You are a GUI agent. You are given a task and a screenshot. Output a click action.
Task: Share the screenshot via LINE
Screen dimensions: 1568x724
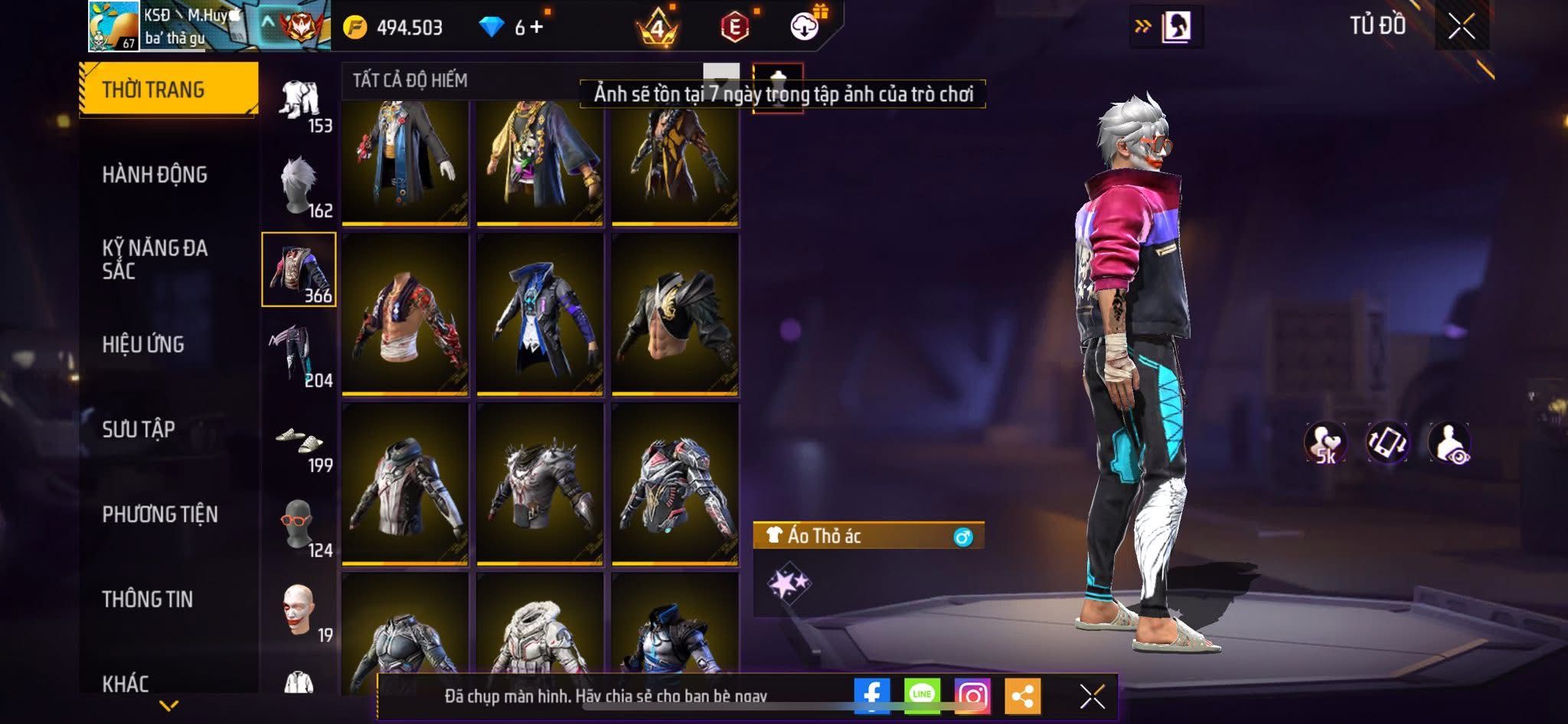pyautogui.click(x=922, y=696)
